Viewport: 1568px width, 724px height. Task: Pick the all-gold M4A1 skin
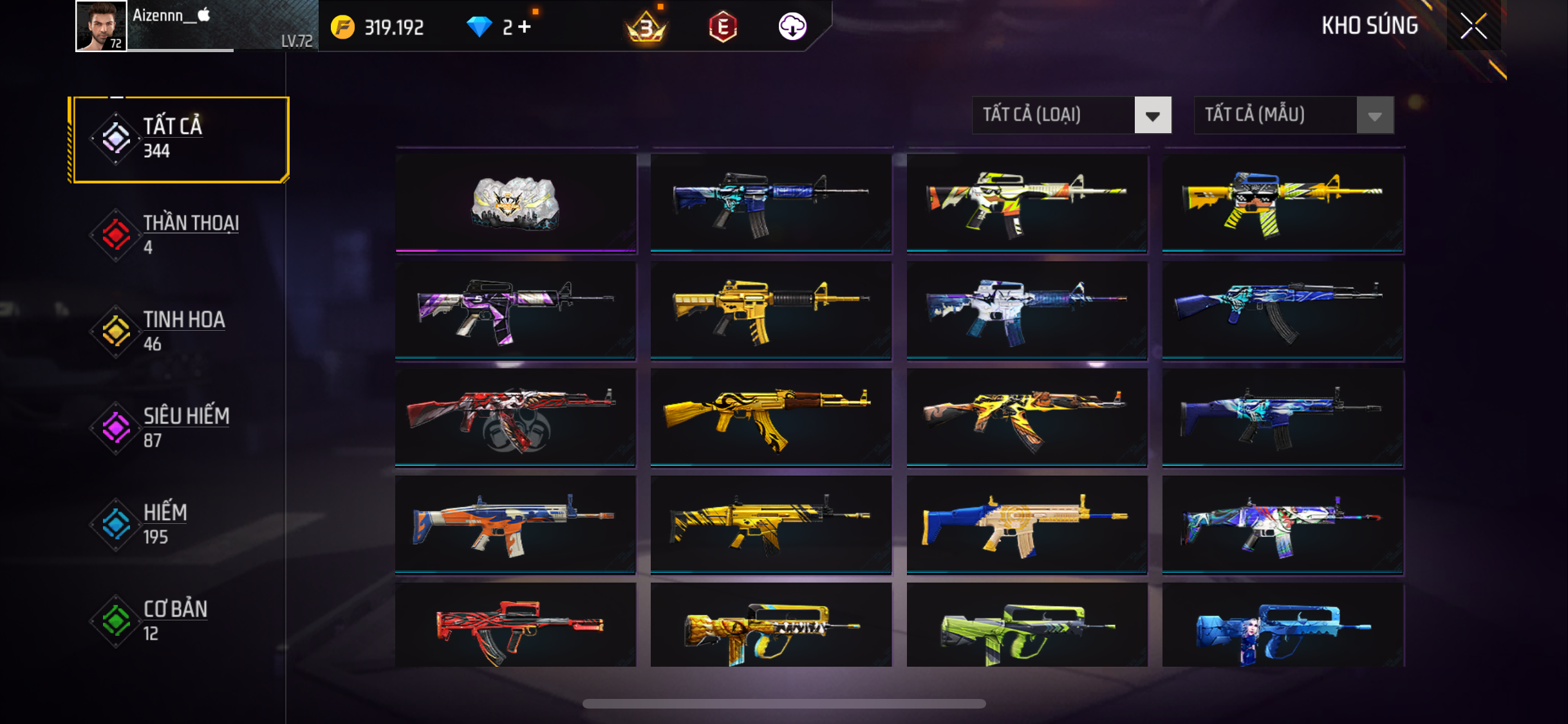click(771, 310)
